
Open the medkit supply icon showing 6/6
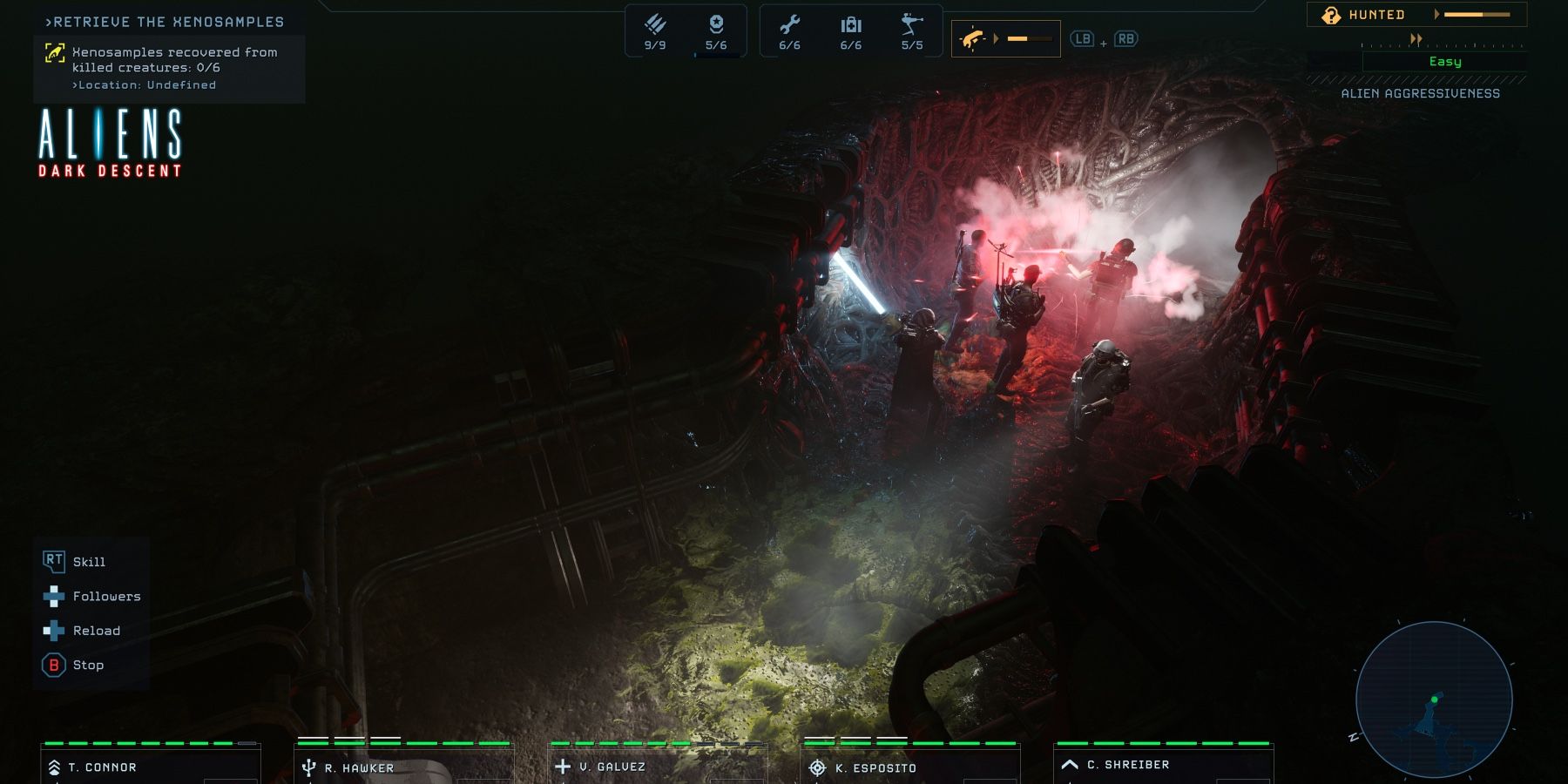tap(851, 24)
